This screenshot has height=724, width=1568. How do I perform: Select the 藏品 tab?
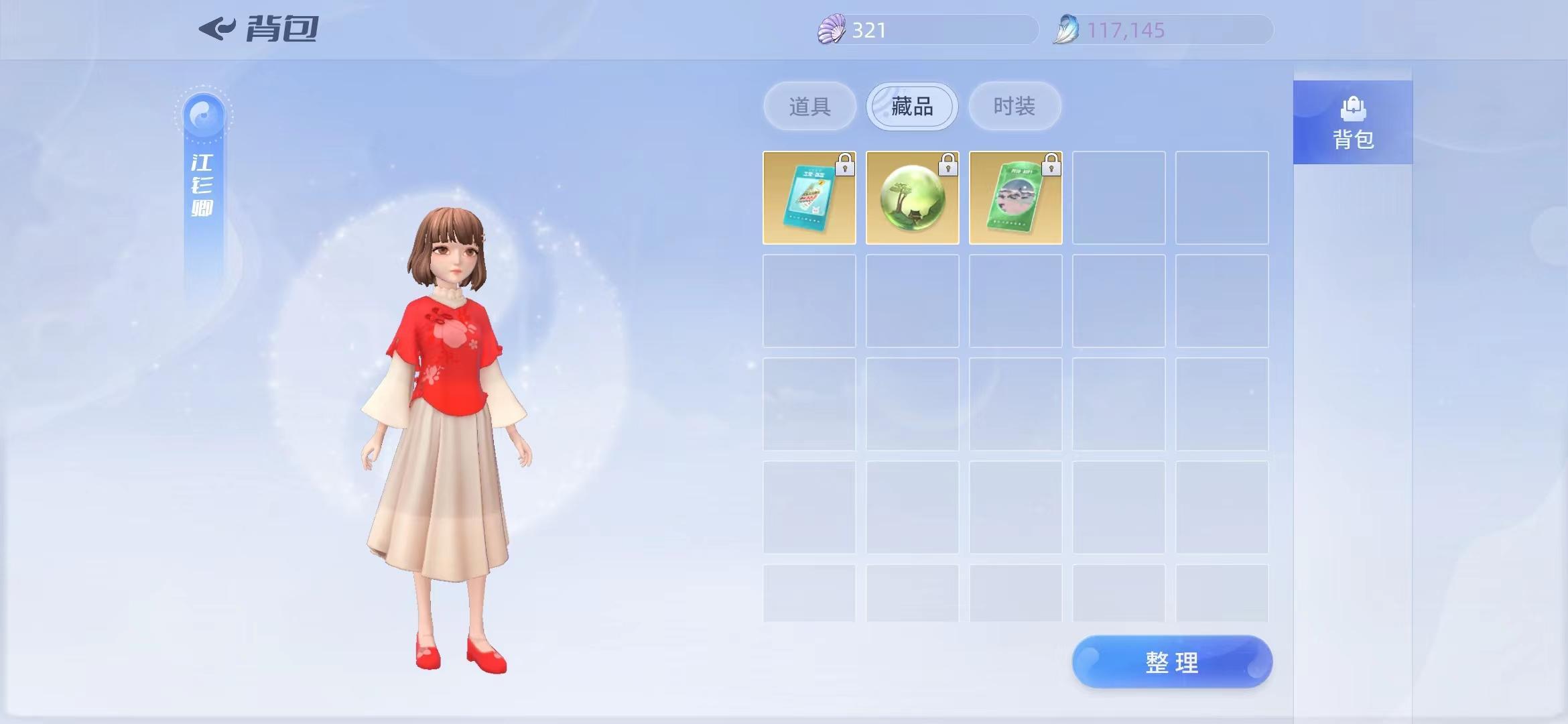[912, 107]
